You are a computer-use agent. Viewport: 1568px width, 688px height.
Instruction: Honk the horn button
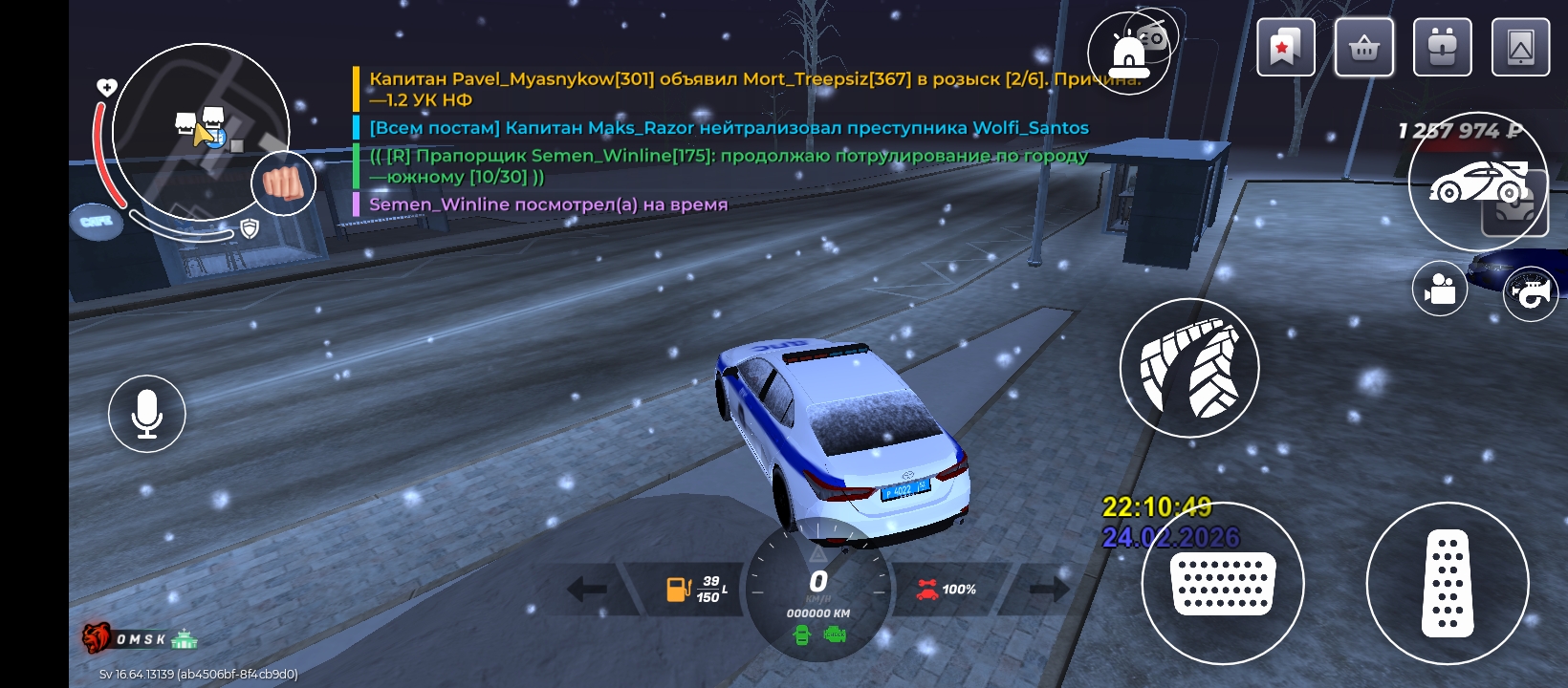1531,293
